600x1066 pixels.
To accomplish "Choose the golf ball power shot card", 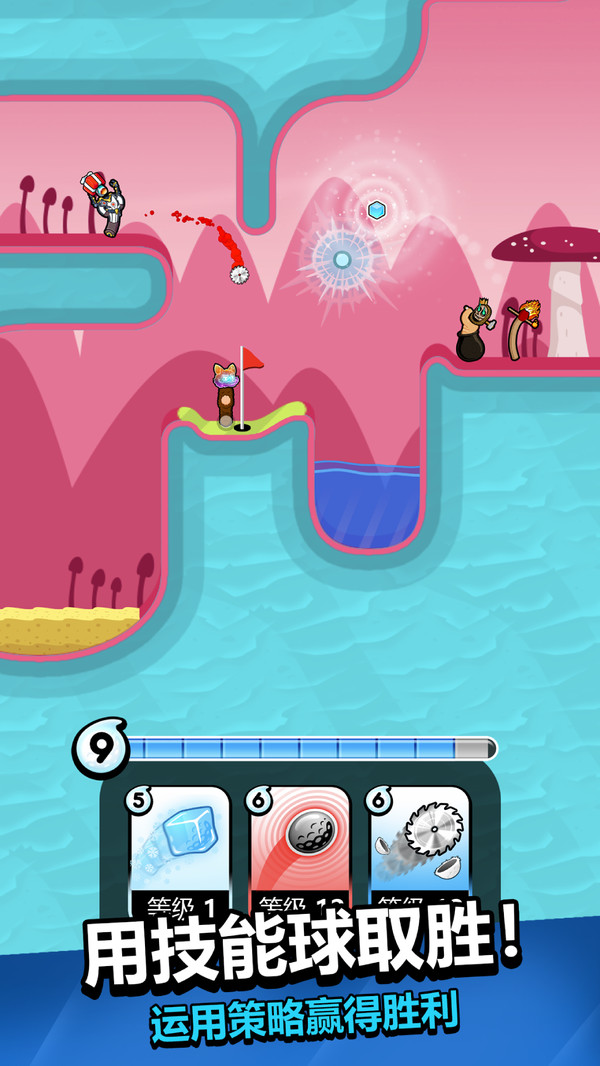I will coord(299,848).
